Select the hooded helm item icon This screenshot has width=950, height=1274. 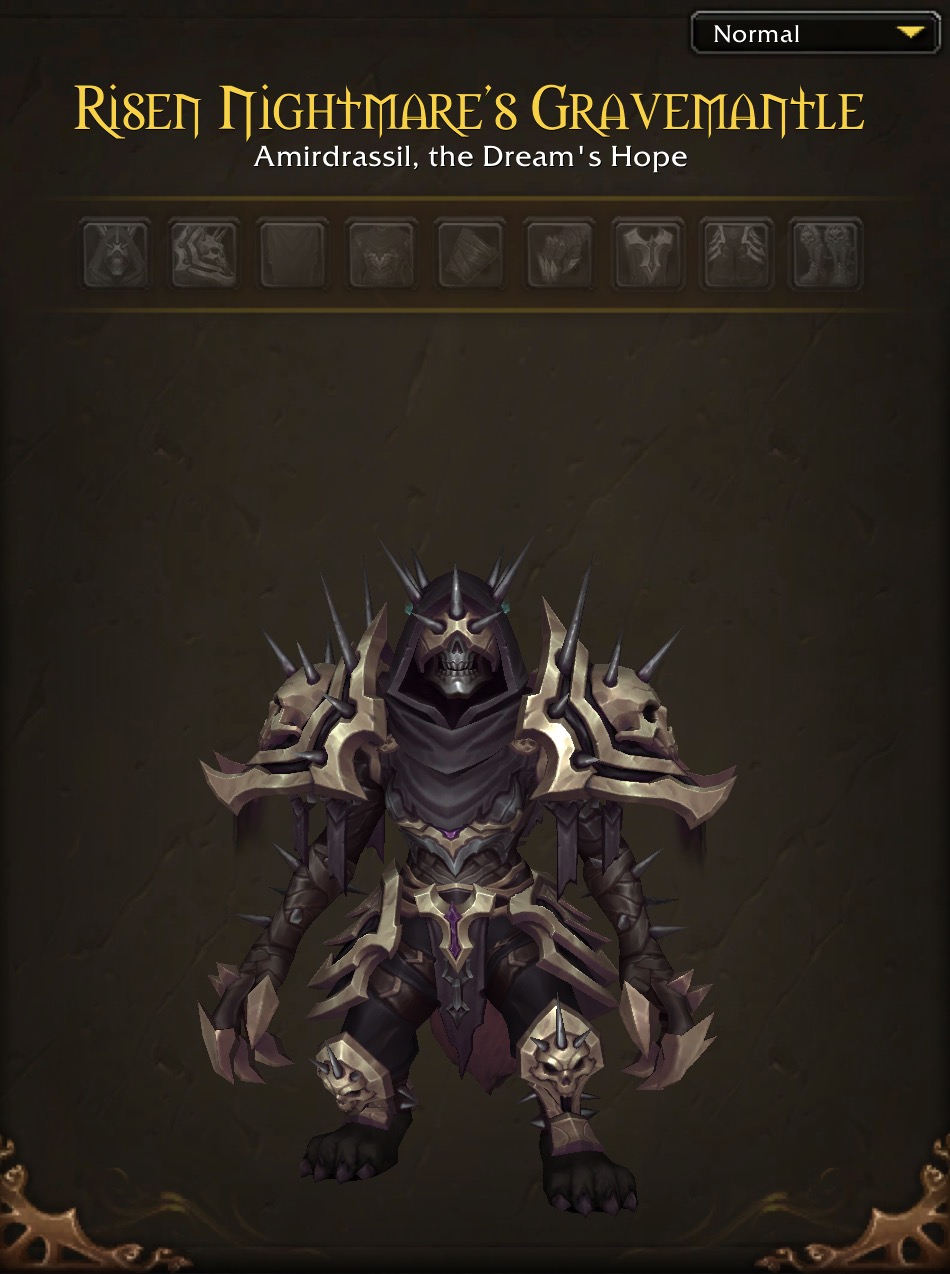pyautogui.click(x=116, y=255)
